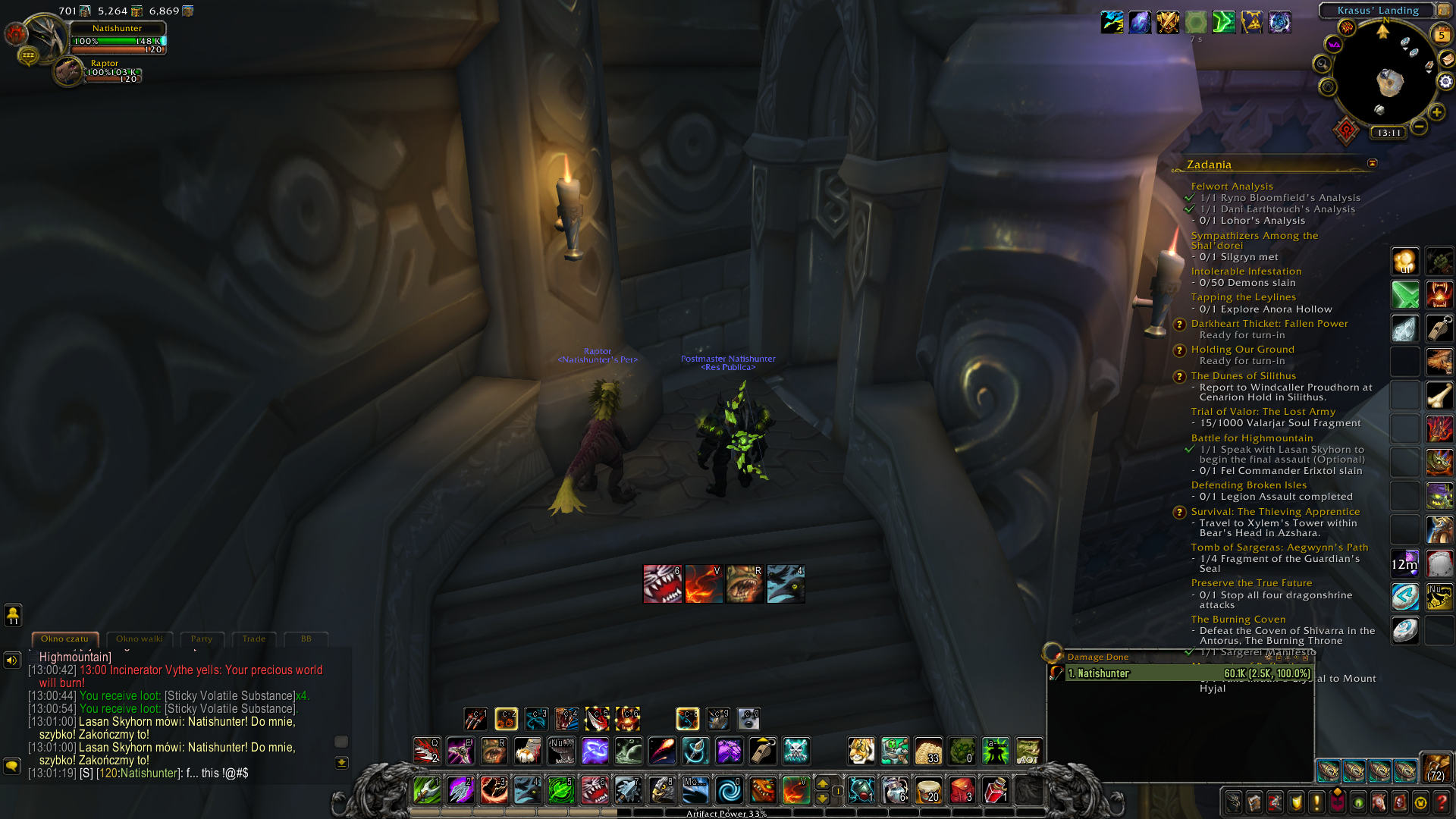Open the calendar showing day 5
This screenshot has width=1456, height=819.
(1441, 35)
